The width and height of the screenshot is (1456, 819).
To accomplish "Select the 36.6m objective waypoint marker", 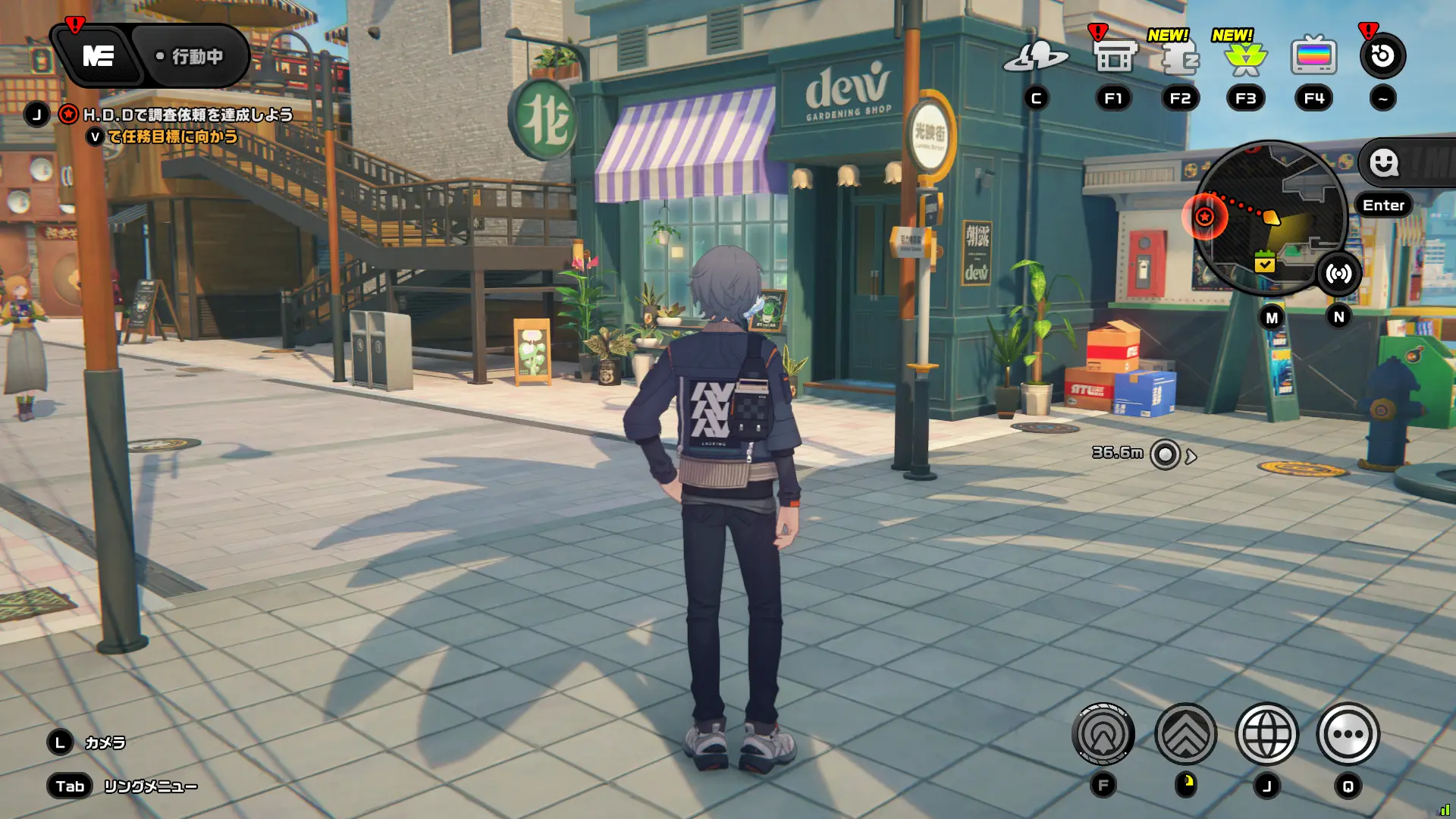I will (x=1165, y=455).
